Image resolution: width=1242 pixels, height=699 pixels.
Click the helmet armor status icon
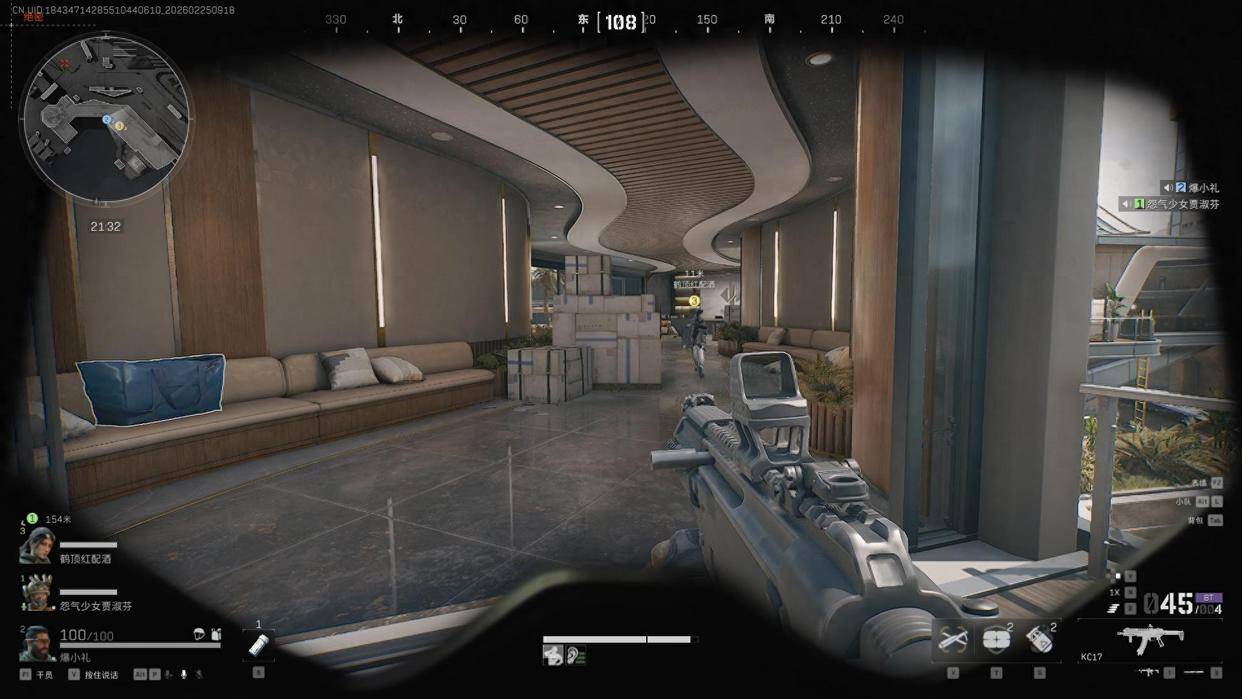coord(199,634)
